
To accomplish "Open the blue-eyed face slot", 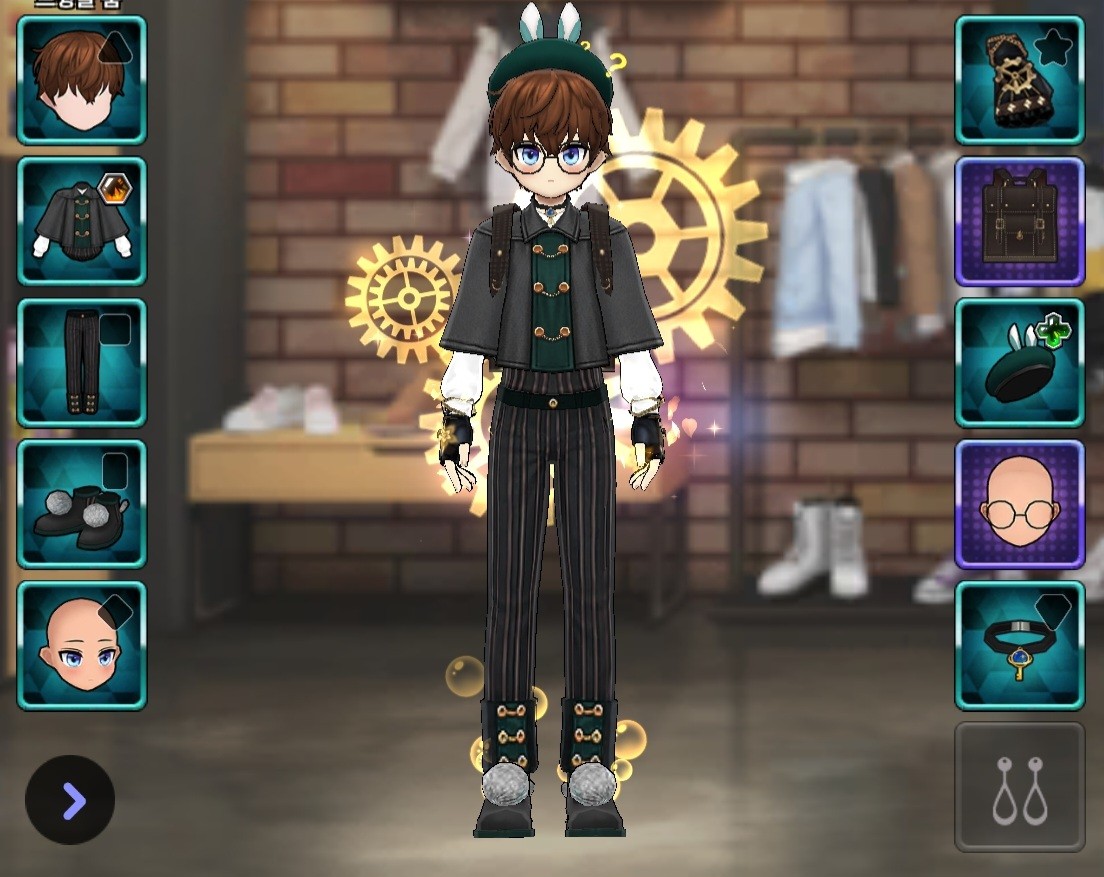I will click(81, 646).
